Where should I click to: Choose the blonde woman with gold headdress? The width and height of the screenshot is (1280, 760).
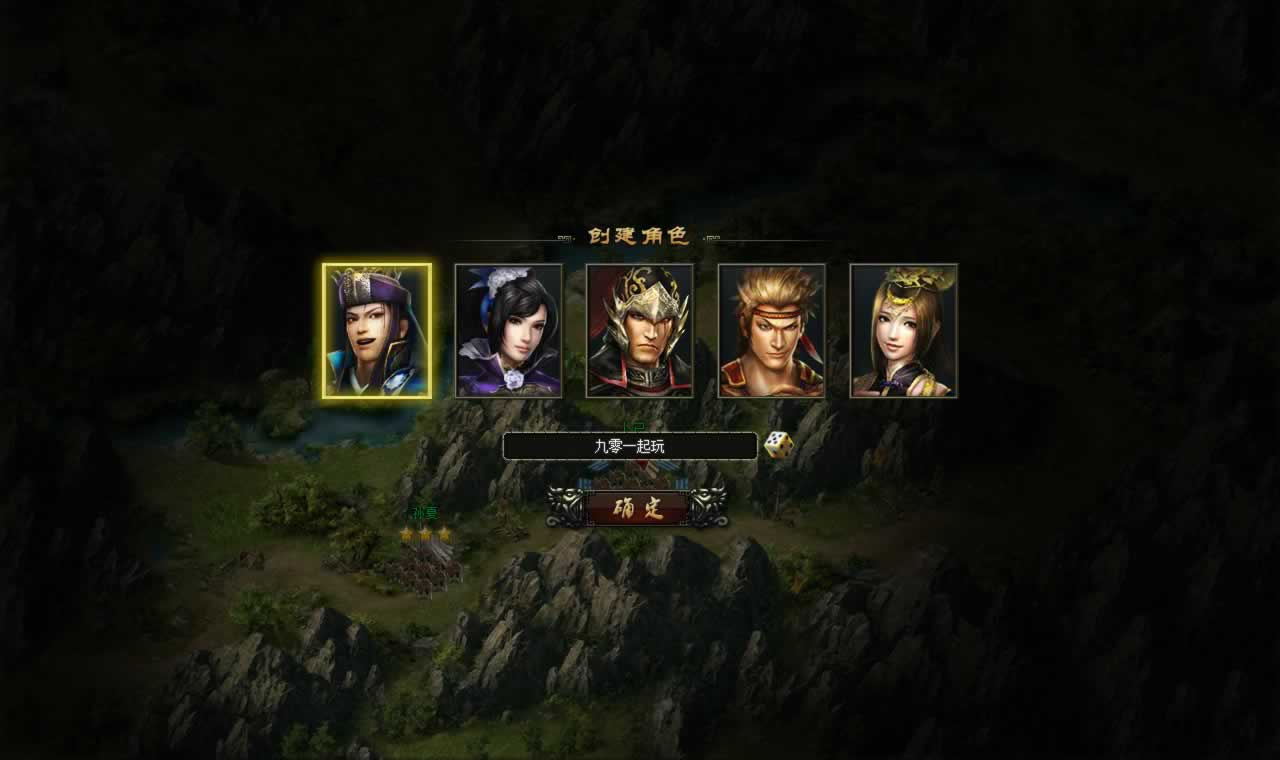tap(904, 331)
